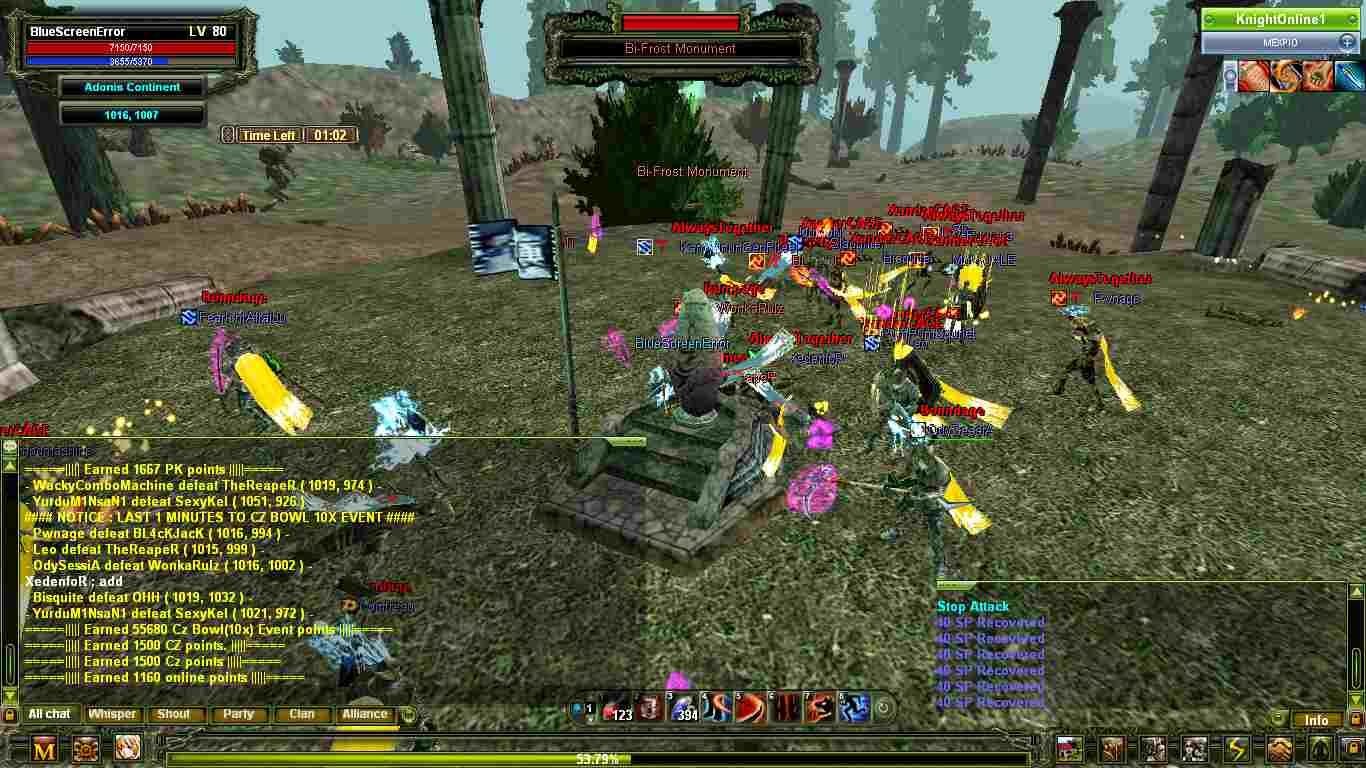Open the gold M menu button
This screenshot has height=768, width=1366.
[x=44, y=748]
